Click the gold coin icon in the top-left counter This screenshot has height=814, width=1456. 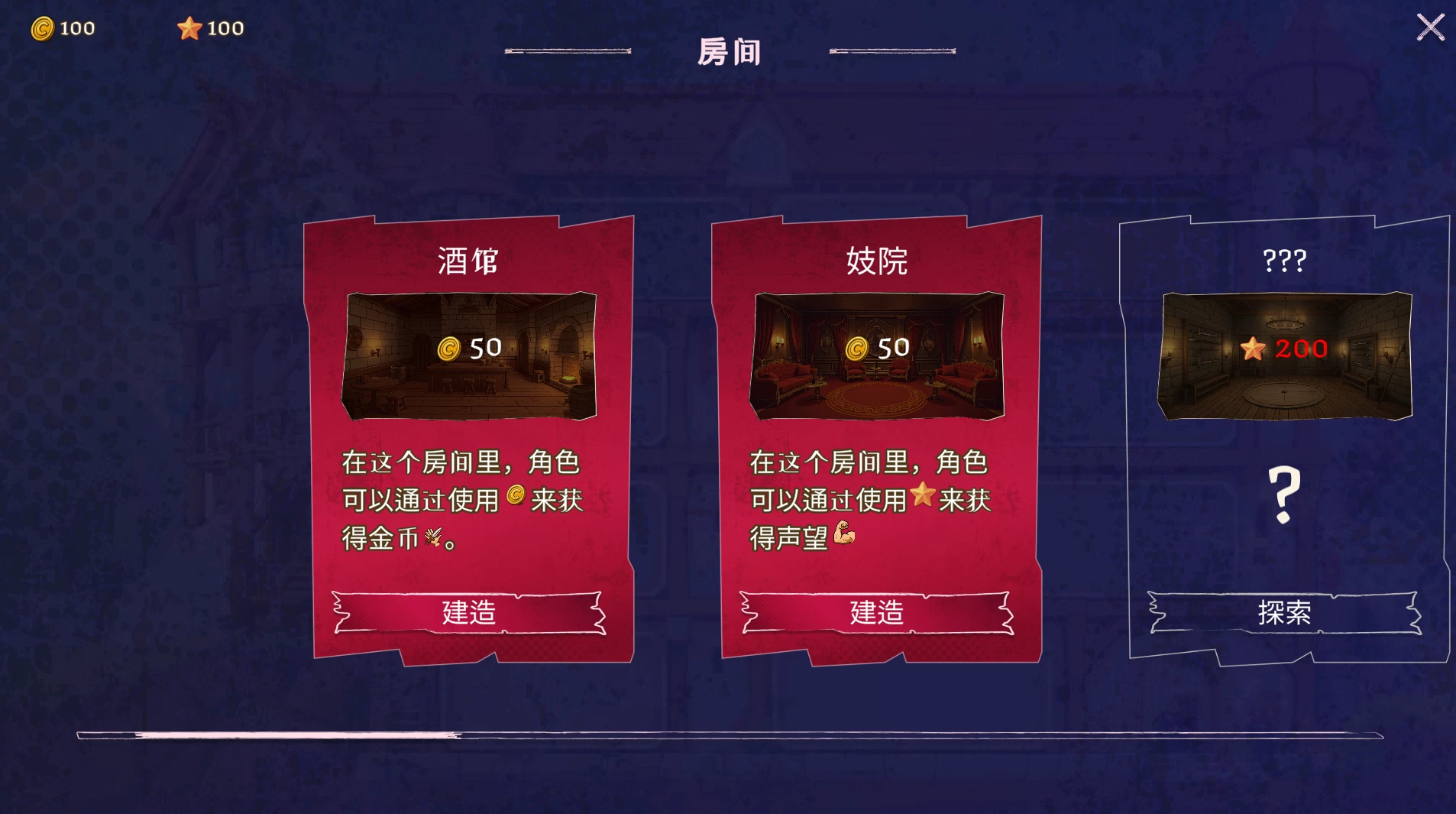click(44, 28)
